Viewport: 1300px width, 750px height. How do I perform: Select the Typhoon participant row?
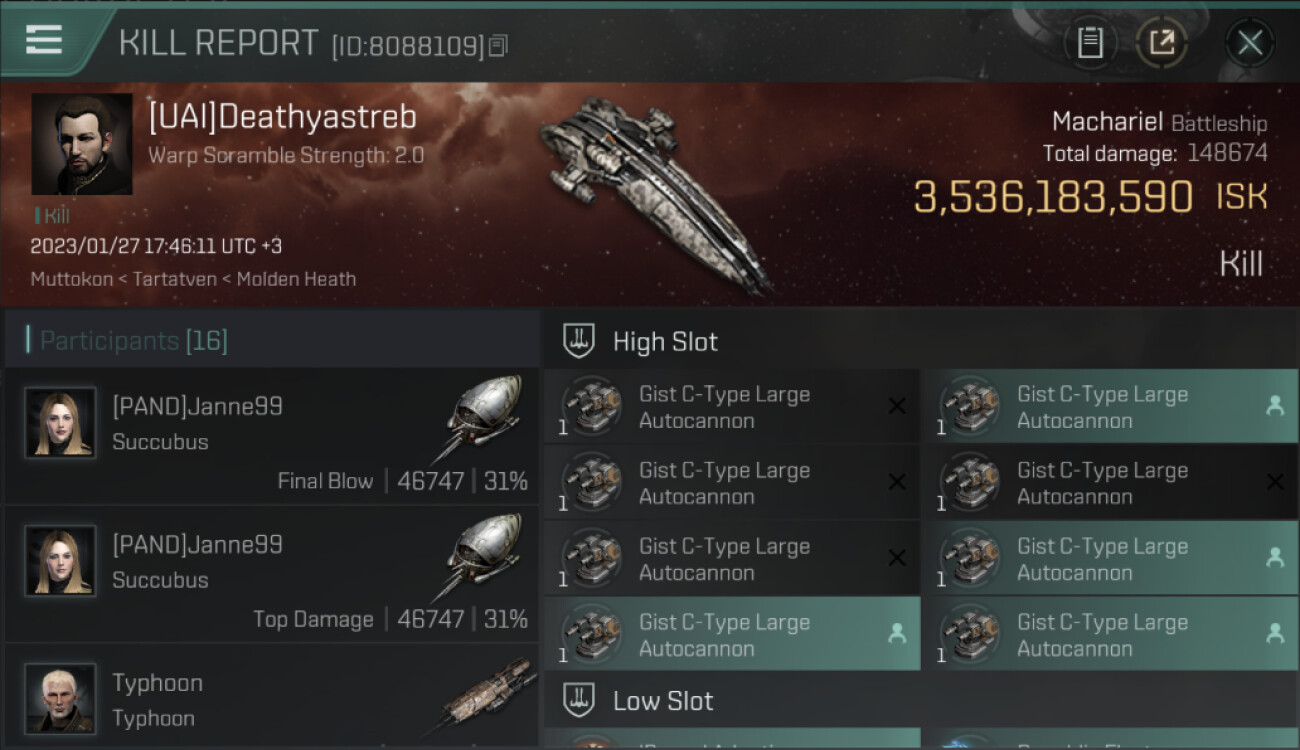272,697
